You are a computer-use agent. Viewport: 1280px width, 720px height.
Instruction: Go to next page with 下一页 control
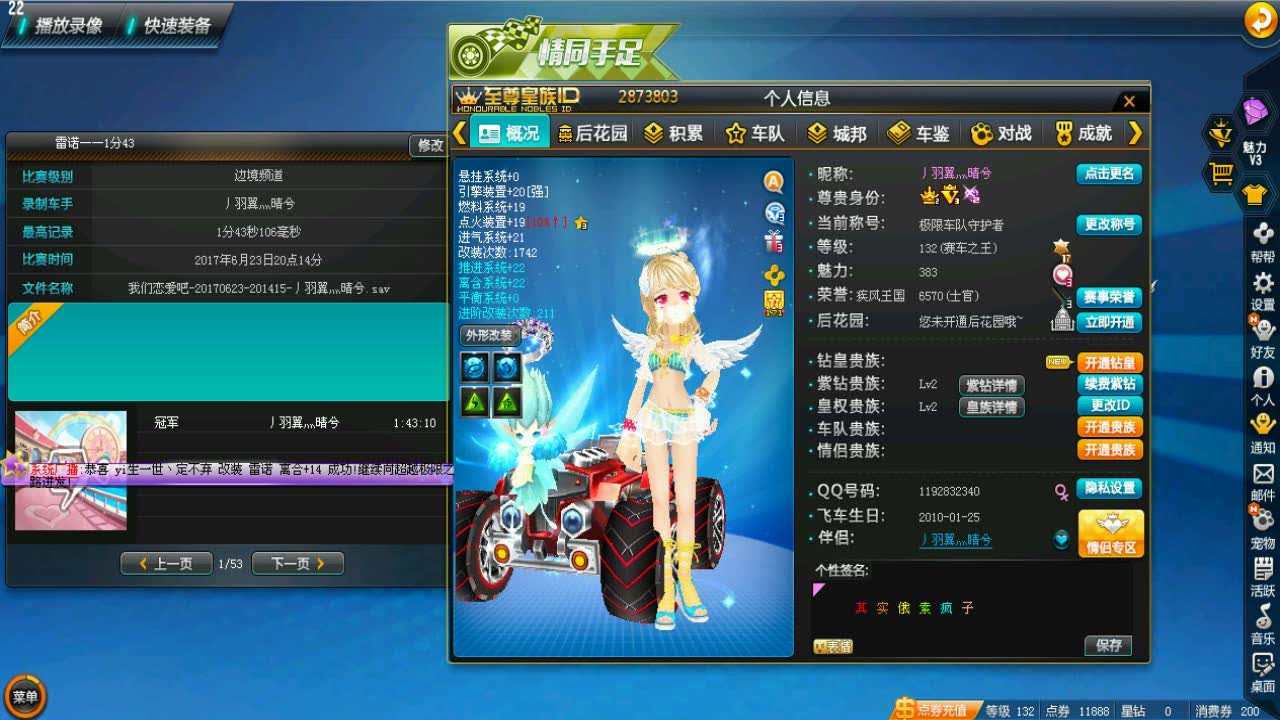297,564
